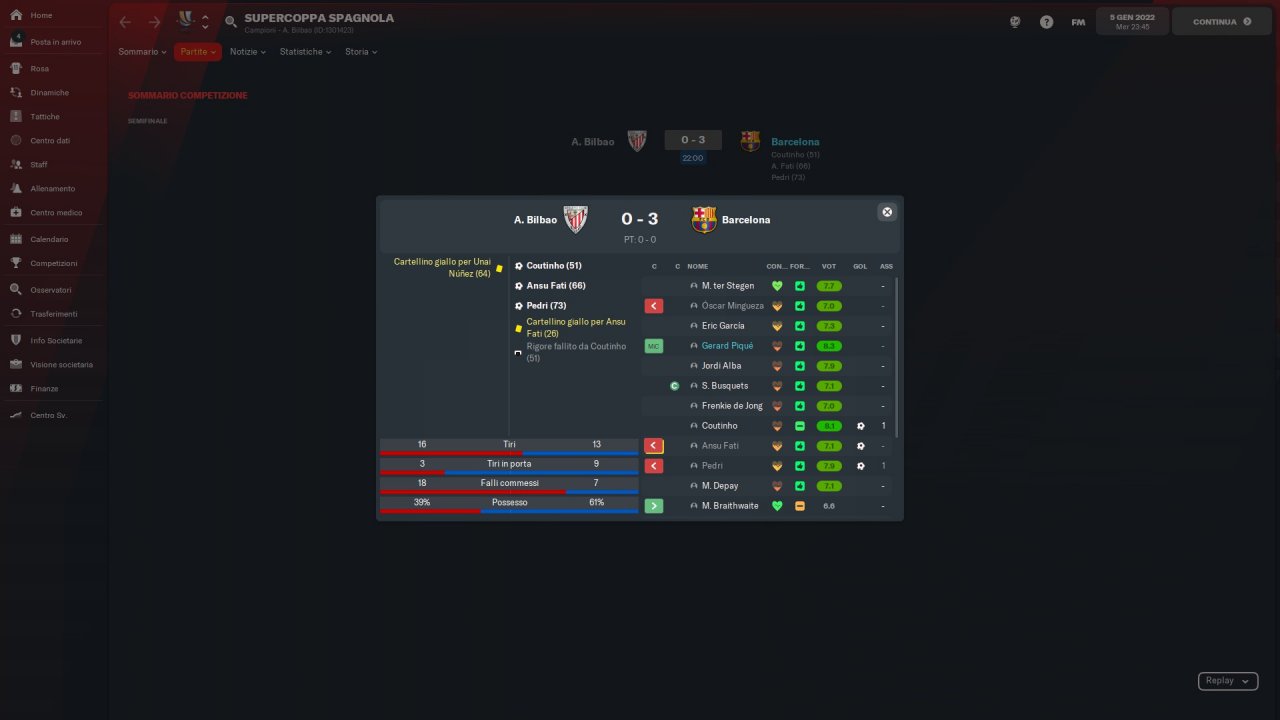Click the search magnifier icon
This screenshot has height=720, width=1280.
coord(231,22)
